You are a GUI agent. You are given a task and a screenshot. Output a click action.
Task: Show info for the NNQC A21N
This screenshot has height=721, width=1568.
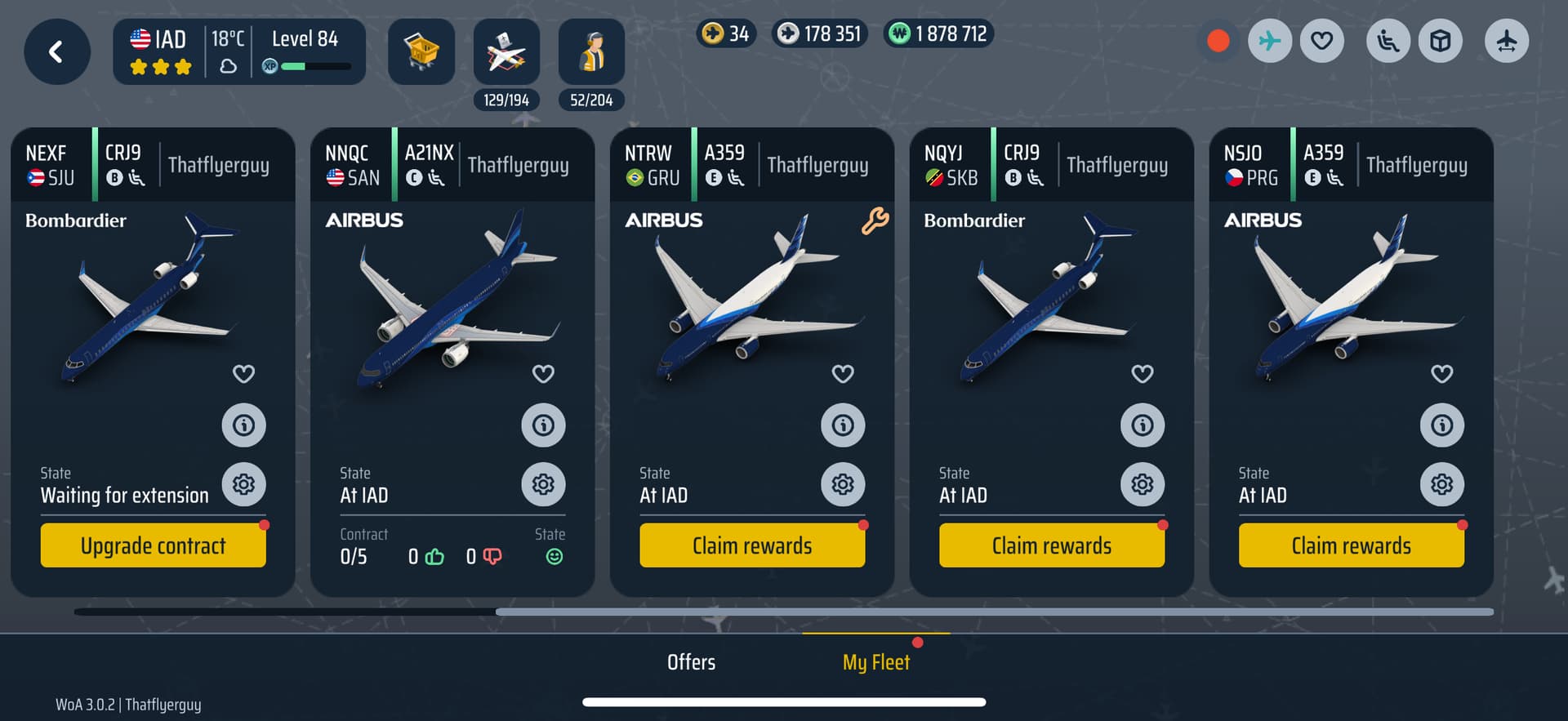(543, 425)
